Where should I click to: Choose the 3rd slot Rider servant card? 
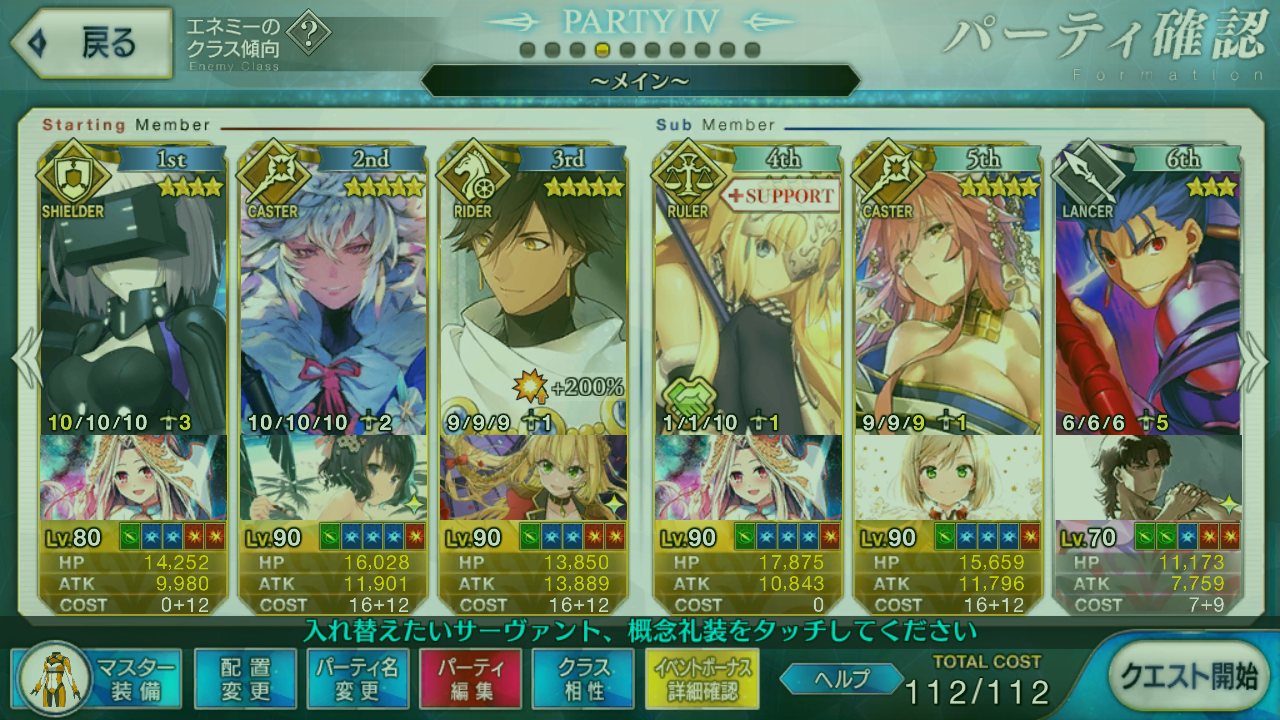pos(534,300)
